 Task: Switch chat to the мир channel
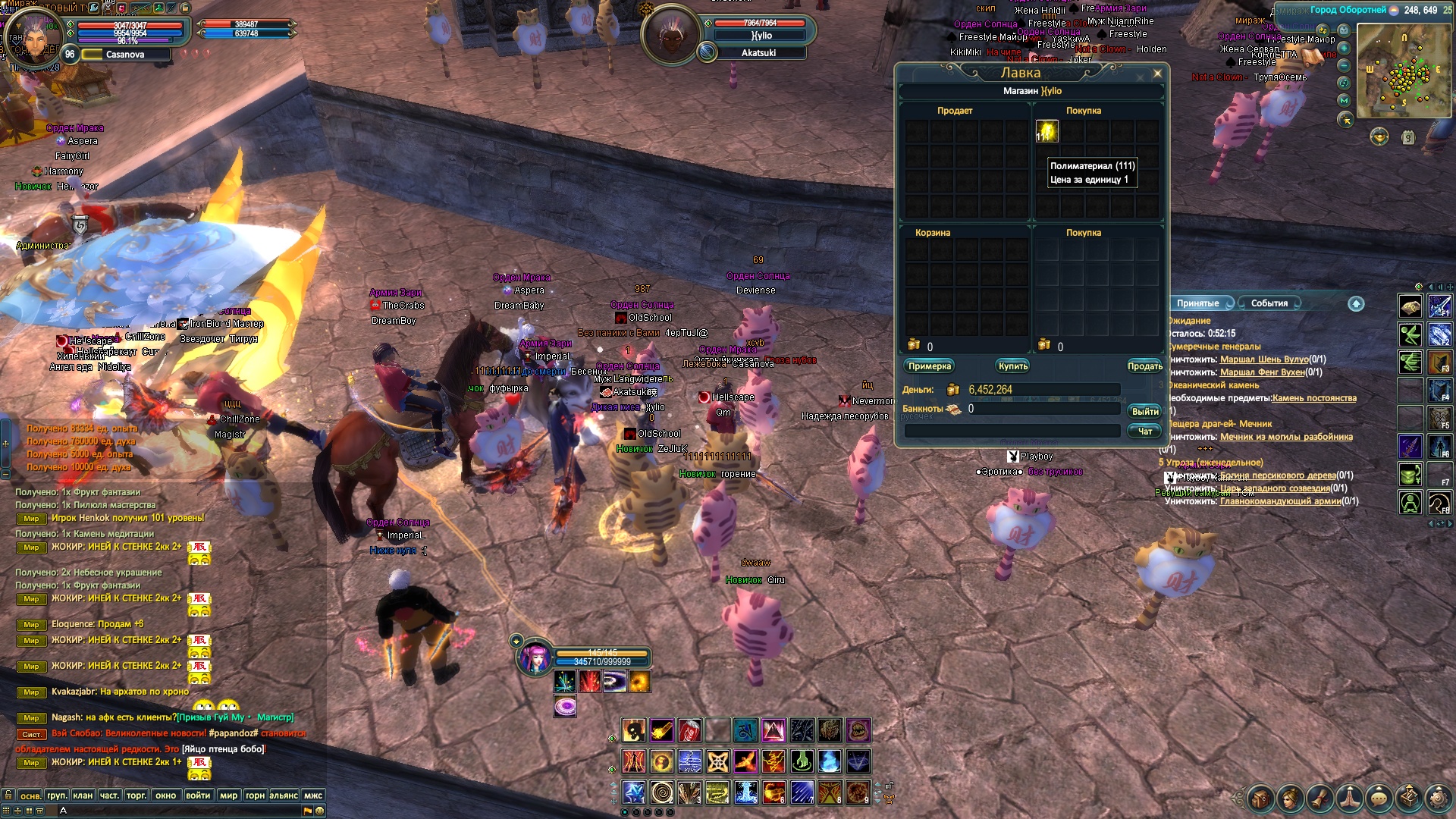click(x=228, y=795)
